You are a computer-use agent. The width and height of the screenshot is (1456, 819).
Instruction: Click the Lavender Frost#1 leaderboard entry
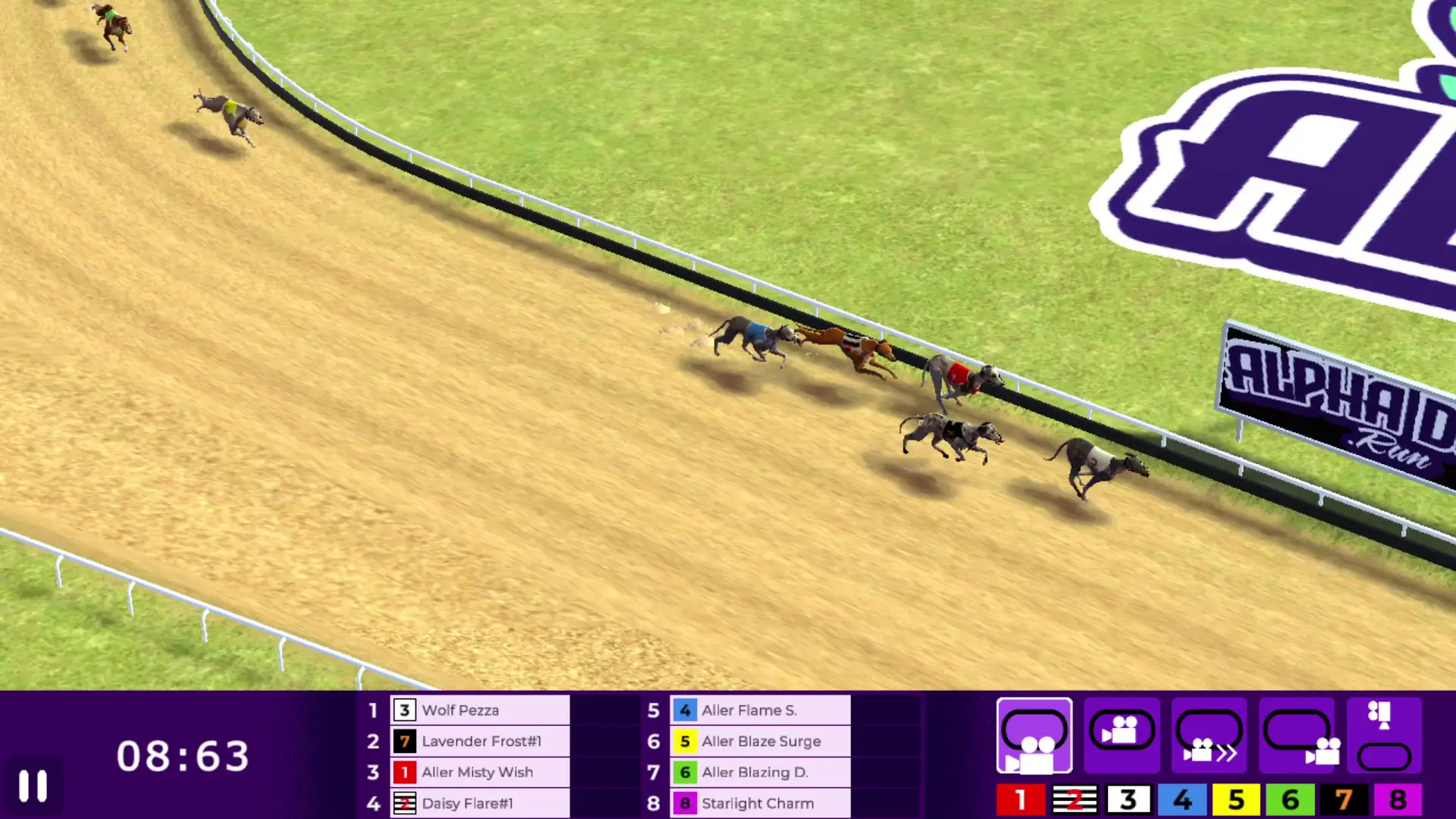[x=478, y=742]
